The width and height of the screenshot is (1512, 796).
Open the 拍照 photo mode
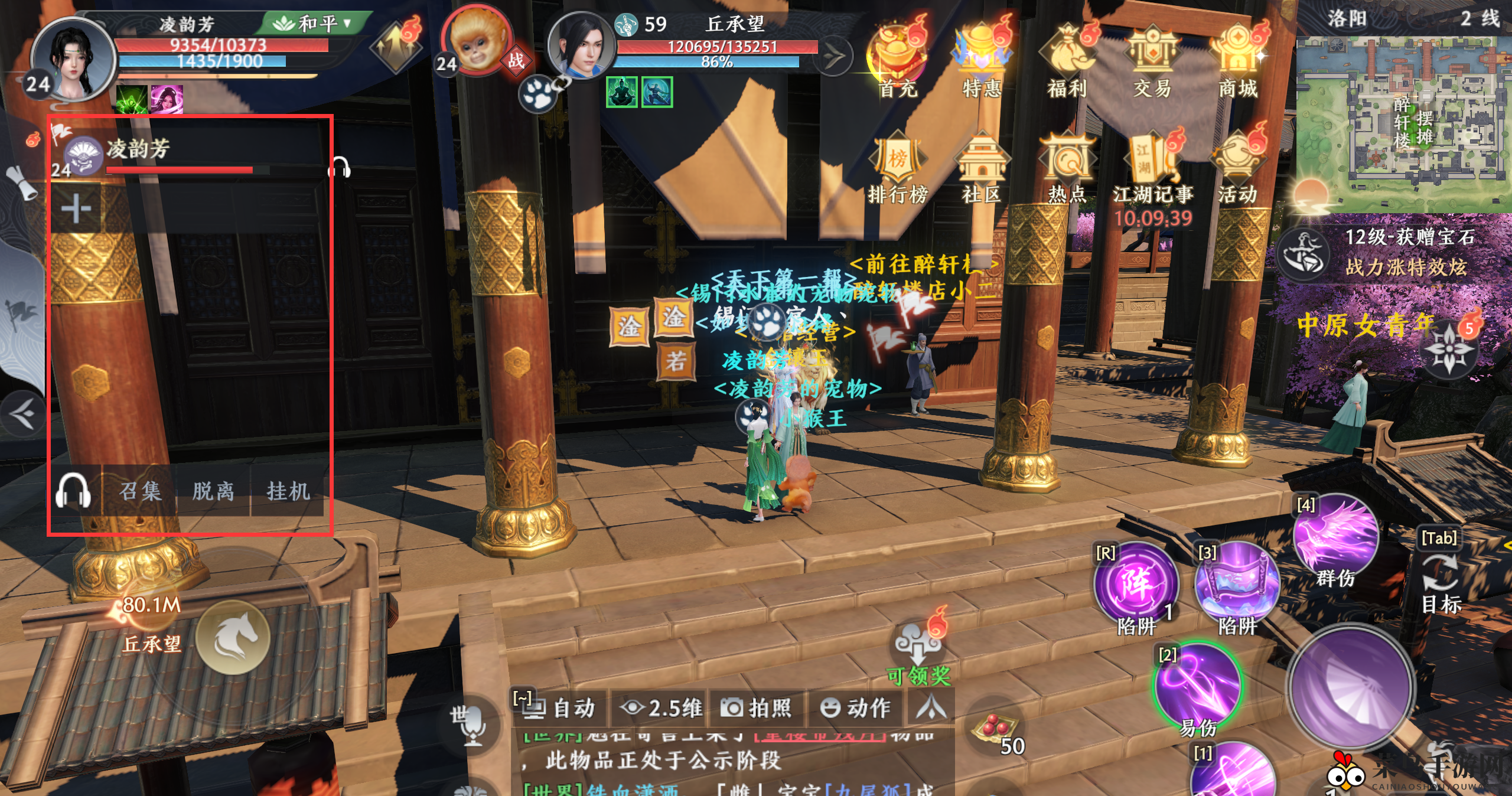(757, 707)
